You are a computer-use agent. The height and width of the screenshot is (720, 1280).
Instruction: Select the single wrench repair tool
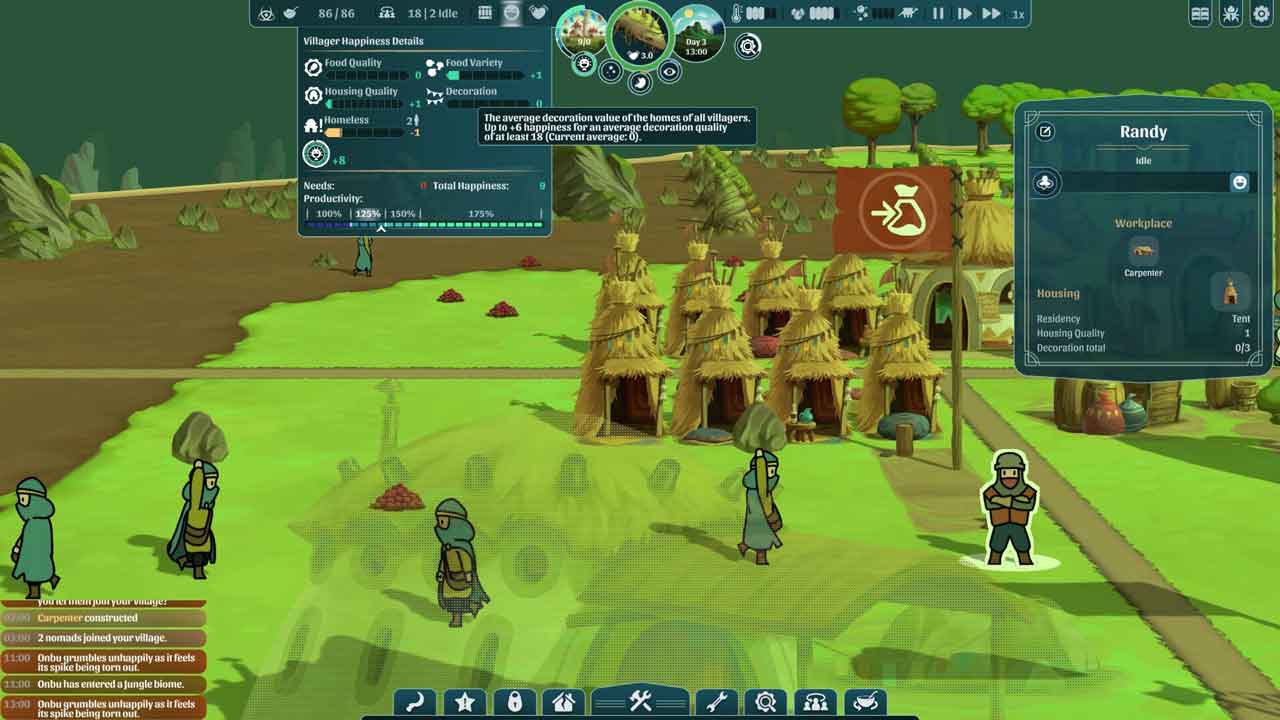coord(716,703)
